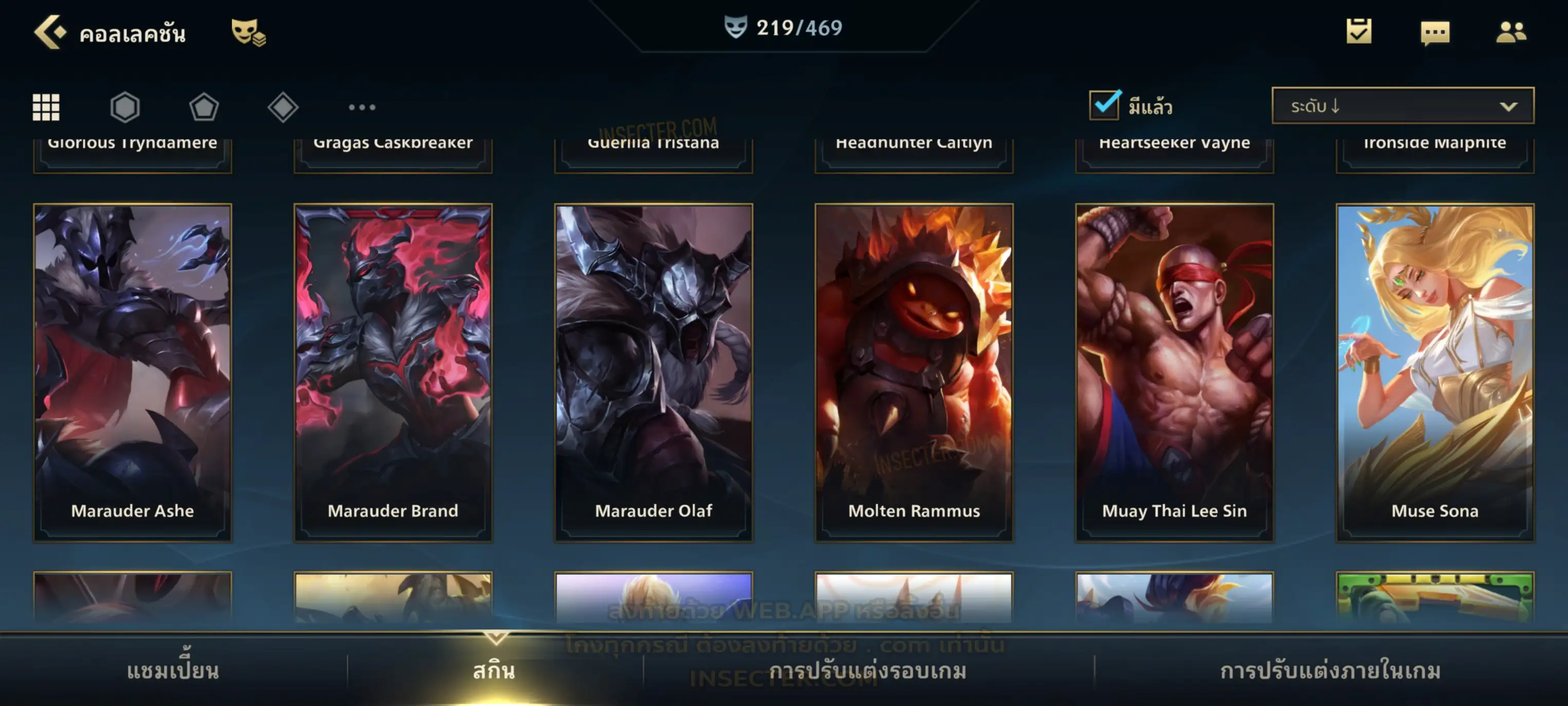Choose the Muse Sona skin card

point(1435,372)
